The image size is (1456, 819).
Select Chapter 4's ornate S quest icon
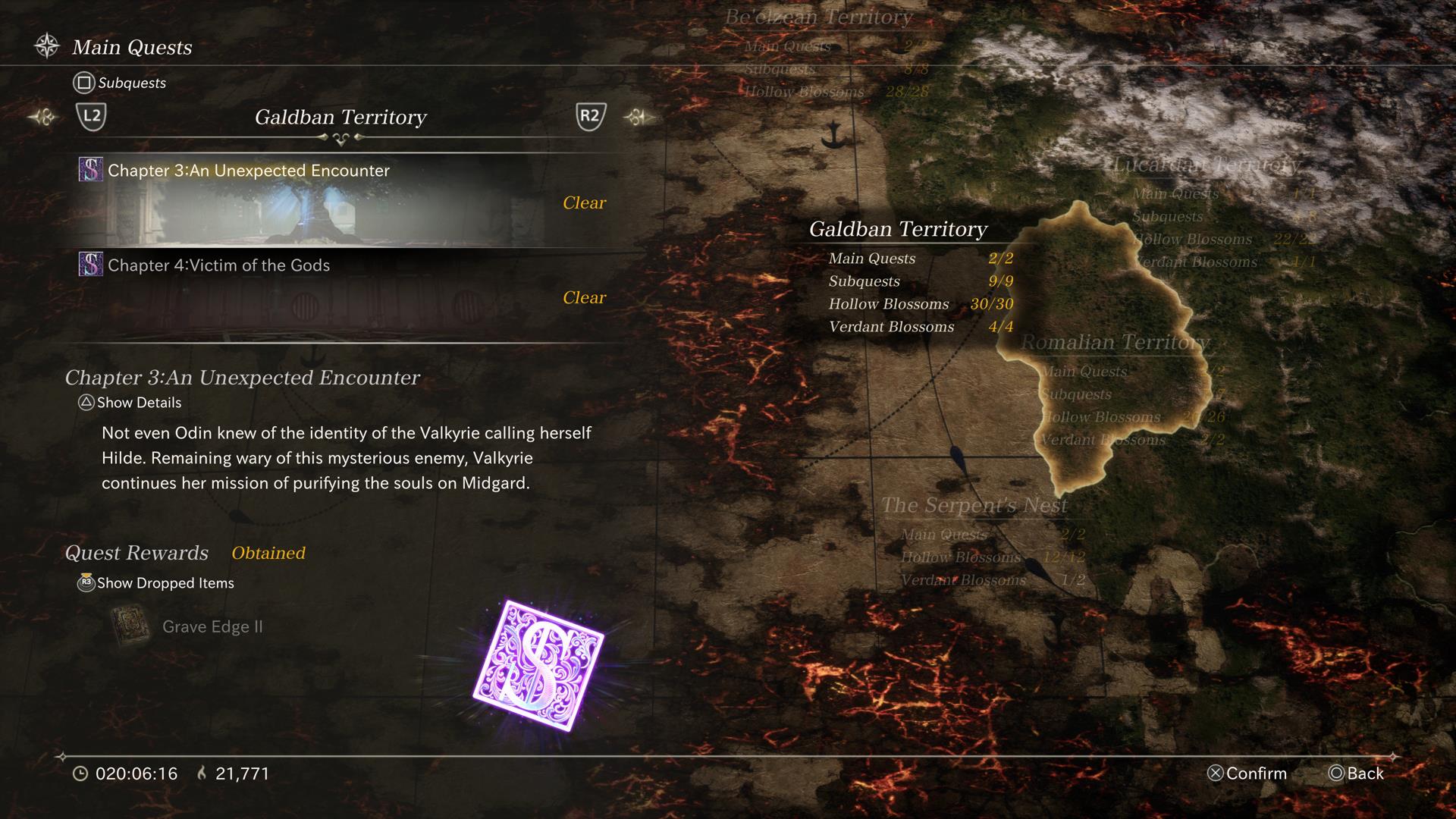tap(90, 265)
